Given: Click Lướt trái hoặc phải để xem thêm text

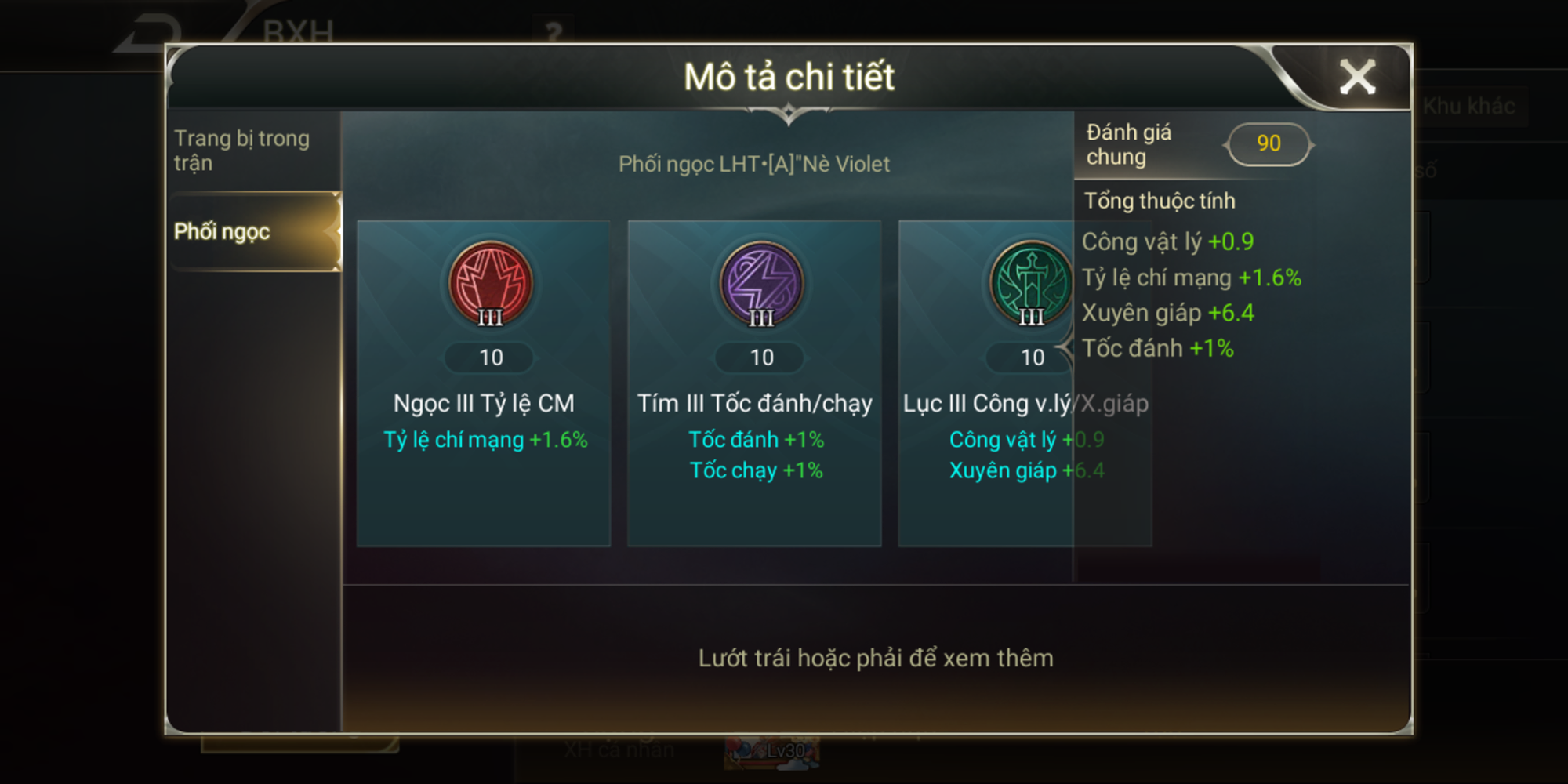Looking at the screenshot, I should point(876,659).
